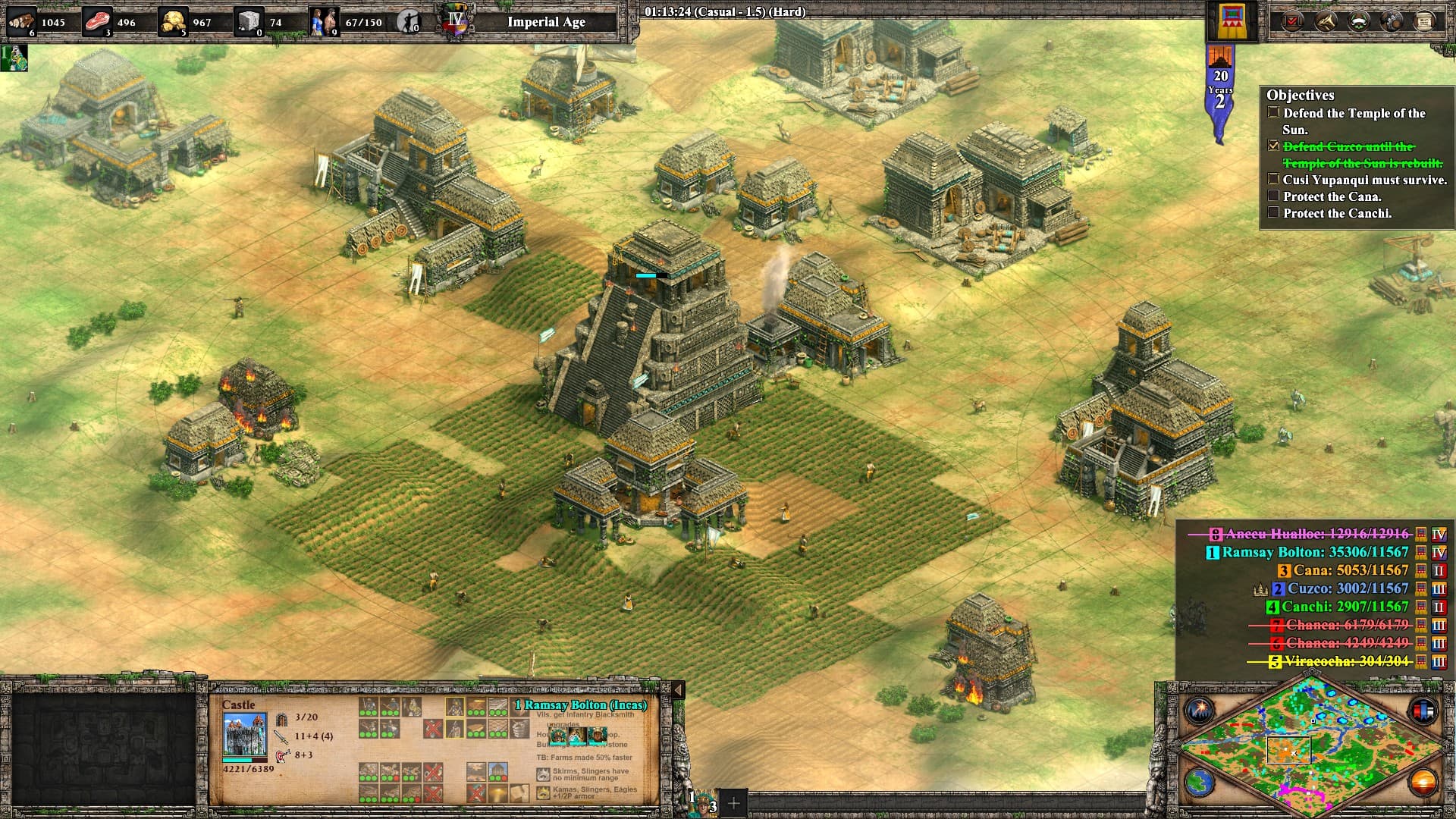The height and width of the screenshot is (819, 1456).
Task: Switch minimap mode with the globe button
Action: point(1200,783)
